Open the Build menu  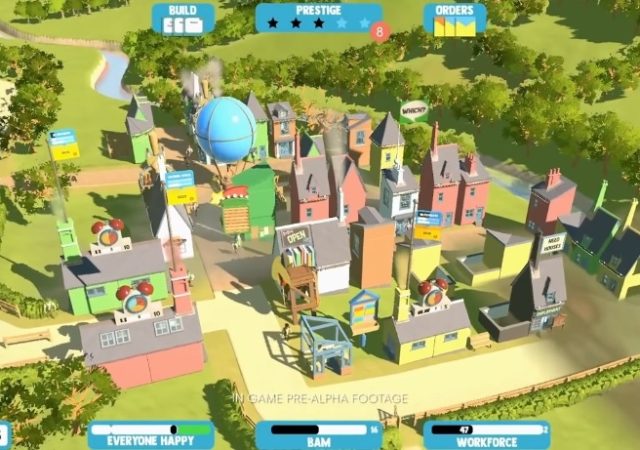tap(183, 18)
